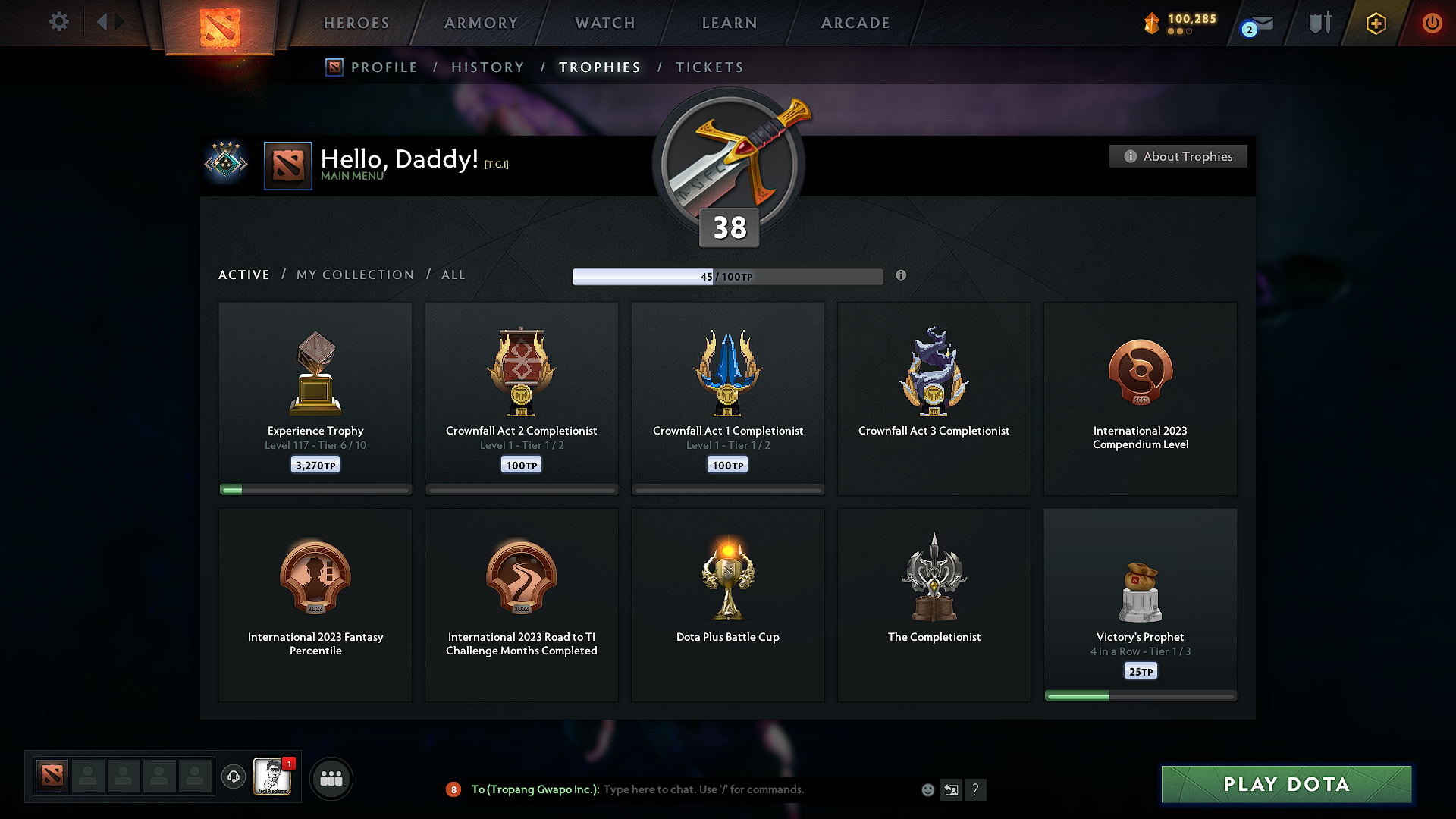Open the settings gear menu
The width and height of the screenshot is (1456, 819).
[58, 22]
